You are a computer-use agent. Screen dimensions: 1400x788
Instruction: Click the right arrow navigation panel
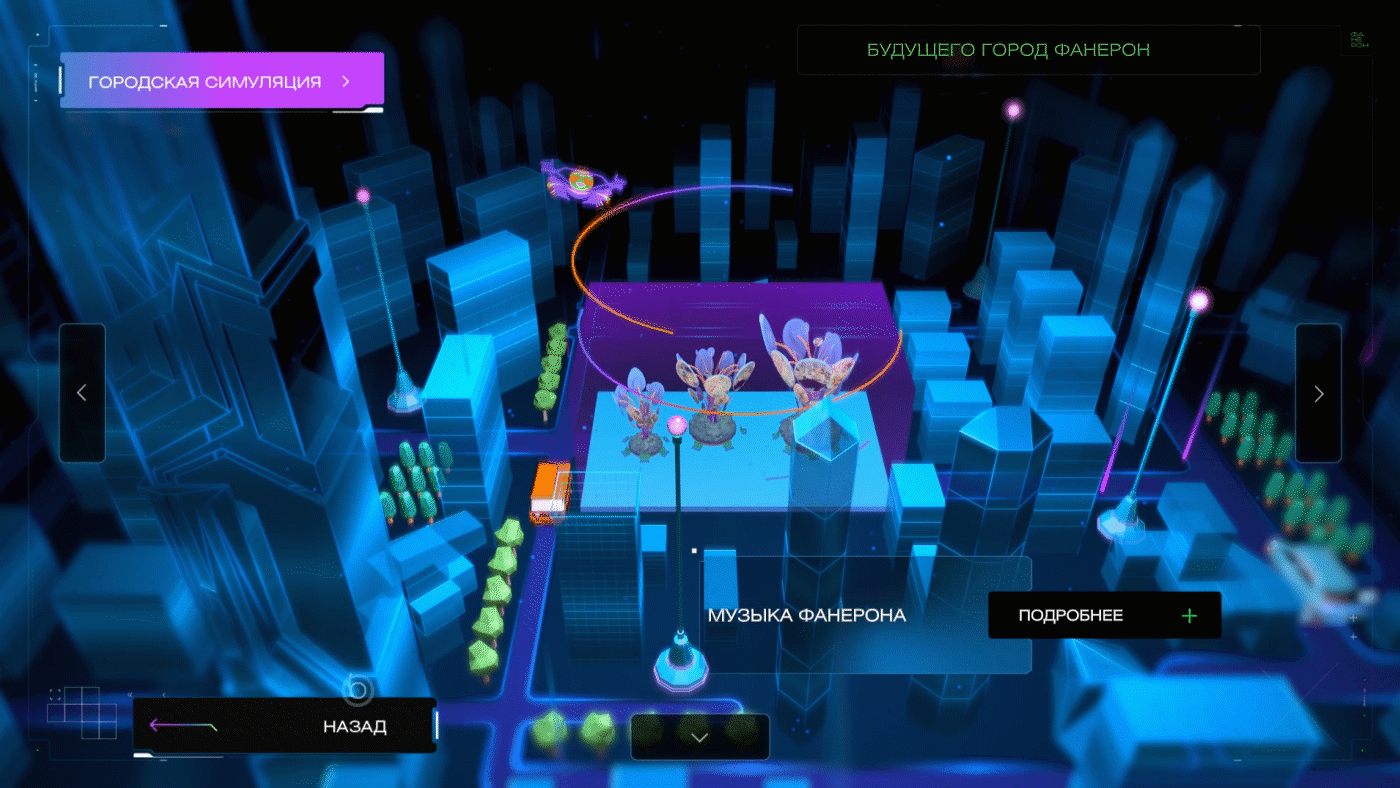tap(1318, 393)
